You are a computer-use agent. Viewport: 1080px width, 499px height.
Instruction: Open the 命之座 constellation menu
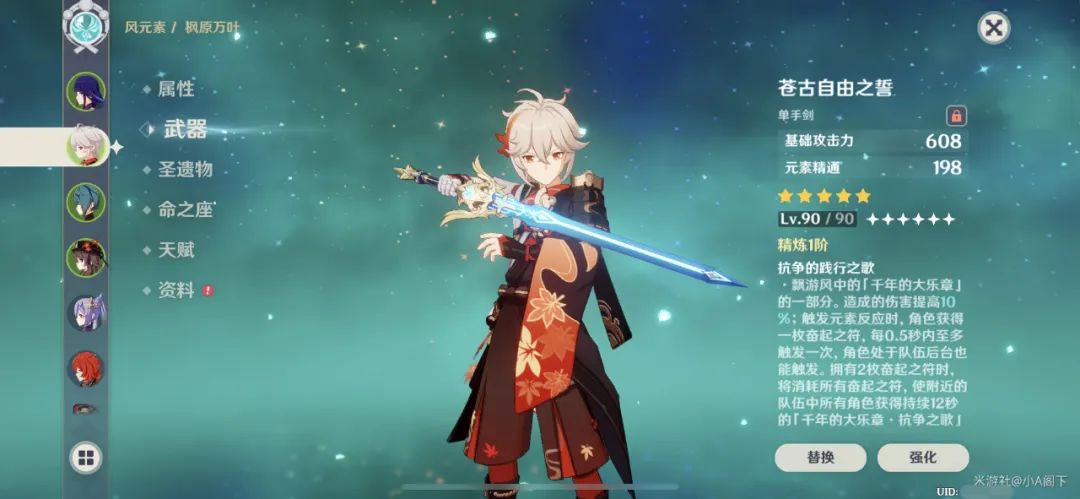coord(185,210)
